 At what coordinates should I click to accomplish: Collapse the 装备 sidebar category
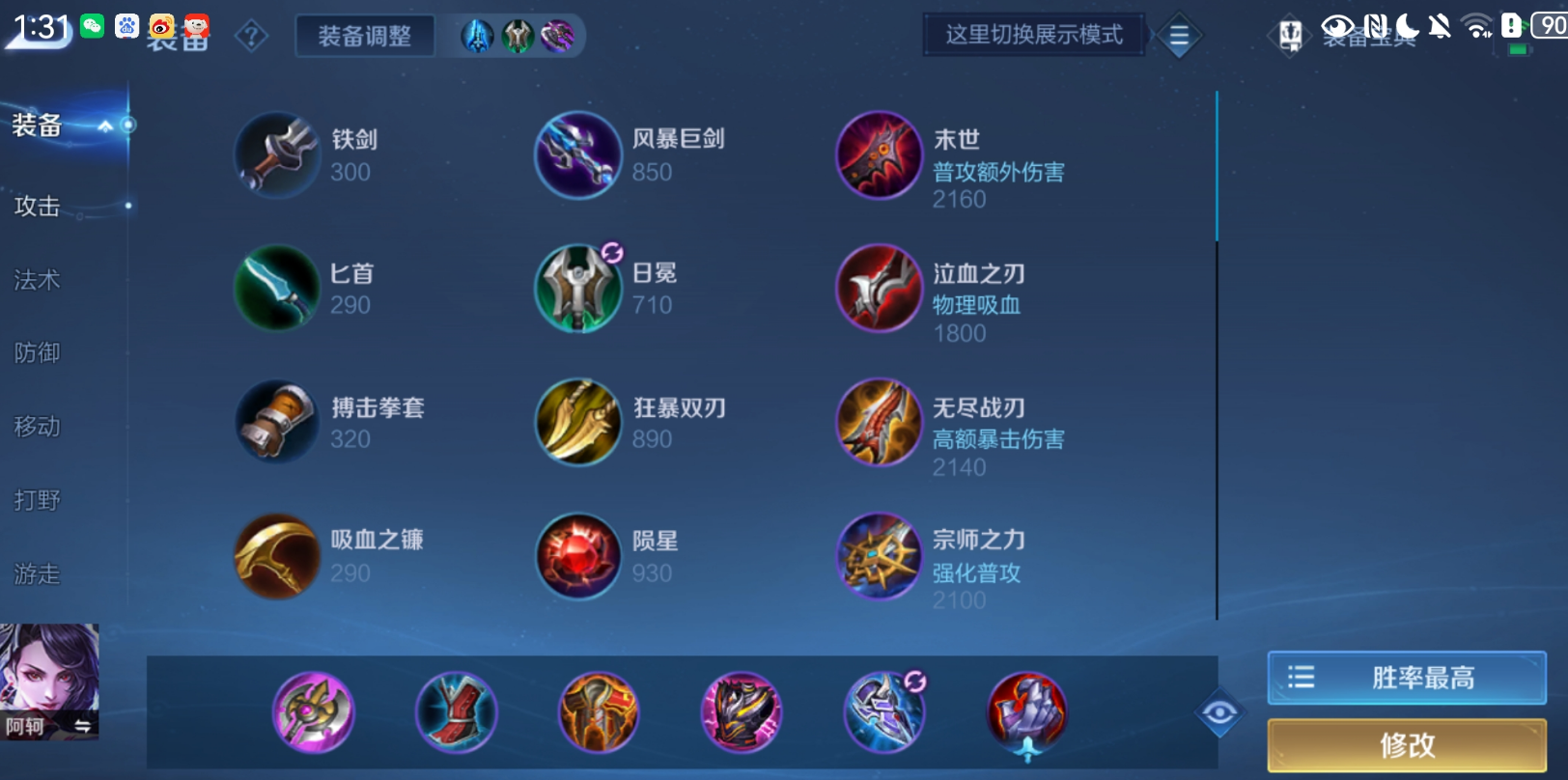click(x=104, y=124)
